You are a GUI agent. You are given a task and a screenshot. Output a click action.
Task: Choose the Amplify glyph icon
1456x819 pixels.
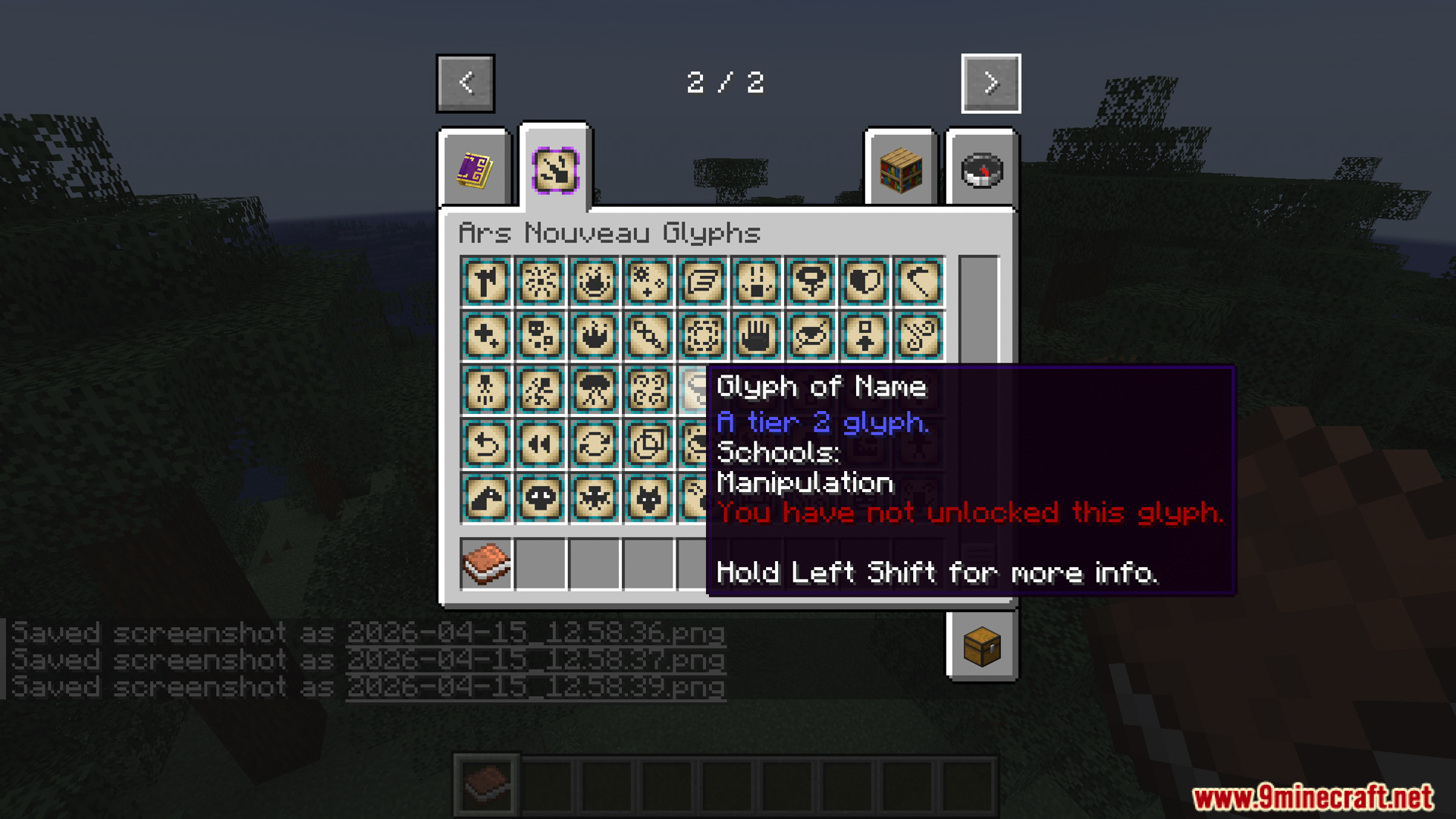(649, 281)
